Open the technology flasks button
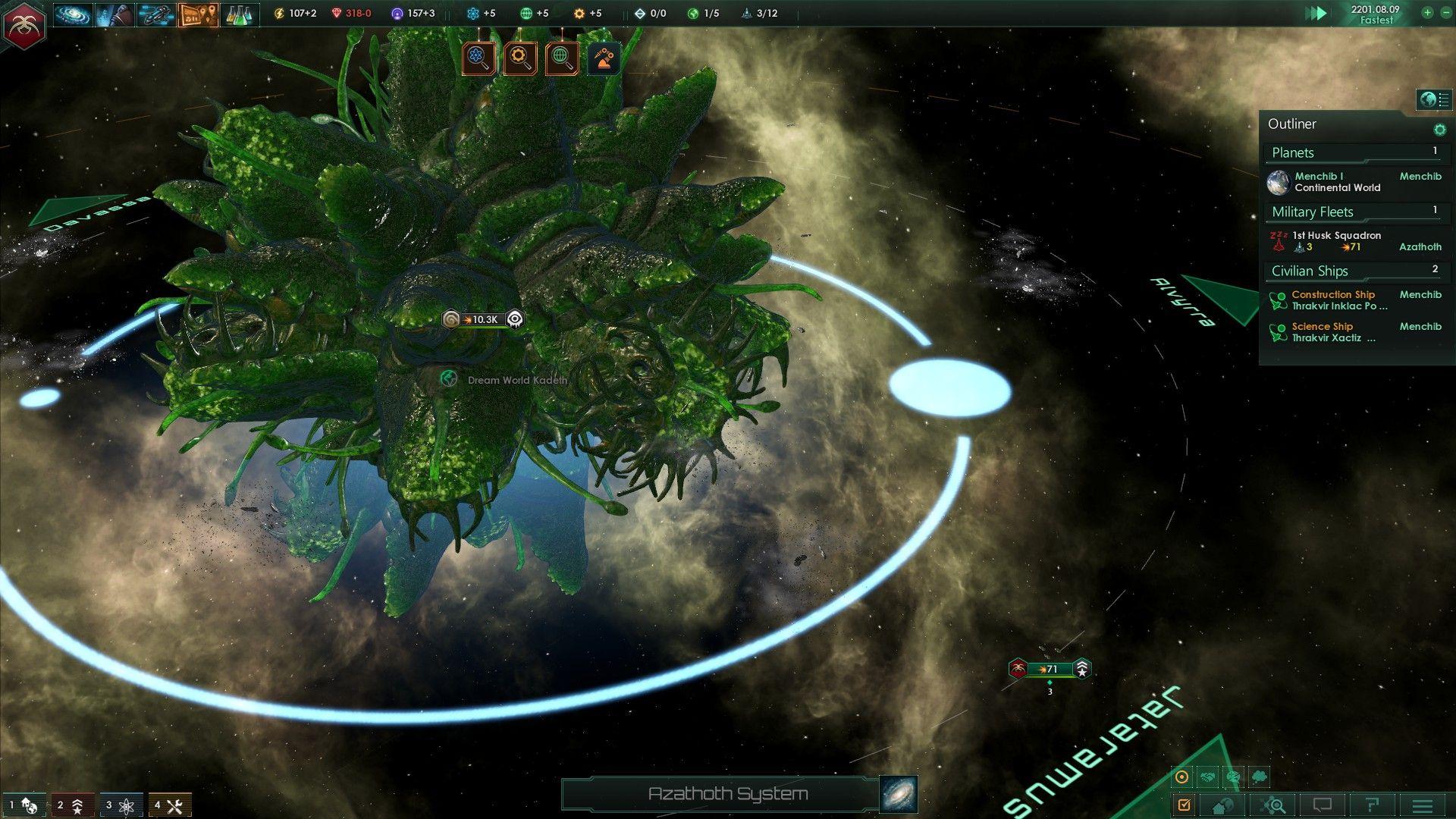Viewport: 1456px width, 819px height. pos(238,14)
